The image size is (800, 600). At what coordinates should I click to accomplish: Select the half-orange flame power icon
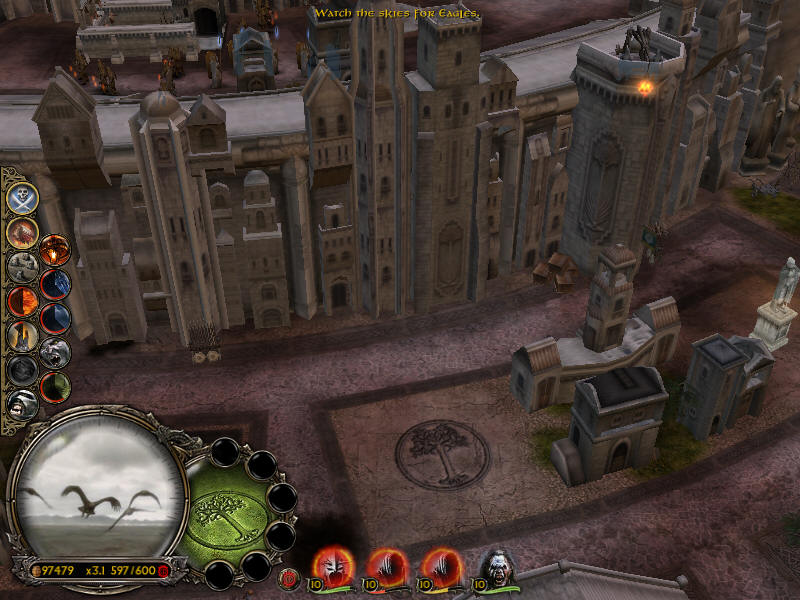click(x=22, y=300)
